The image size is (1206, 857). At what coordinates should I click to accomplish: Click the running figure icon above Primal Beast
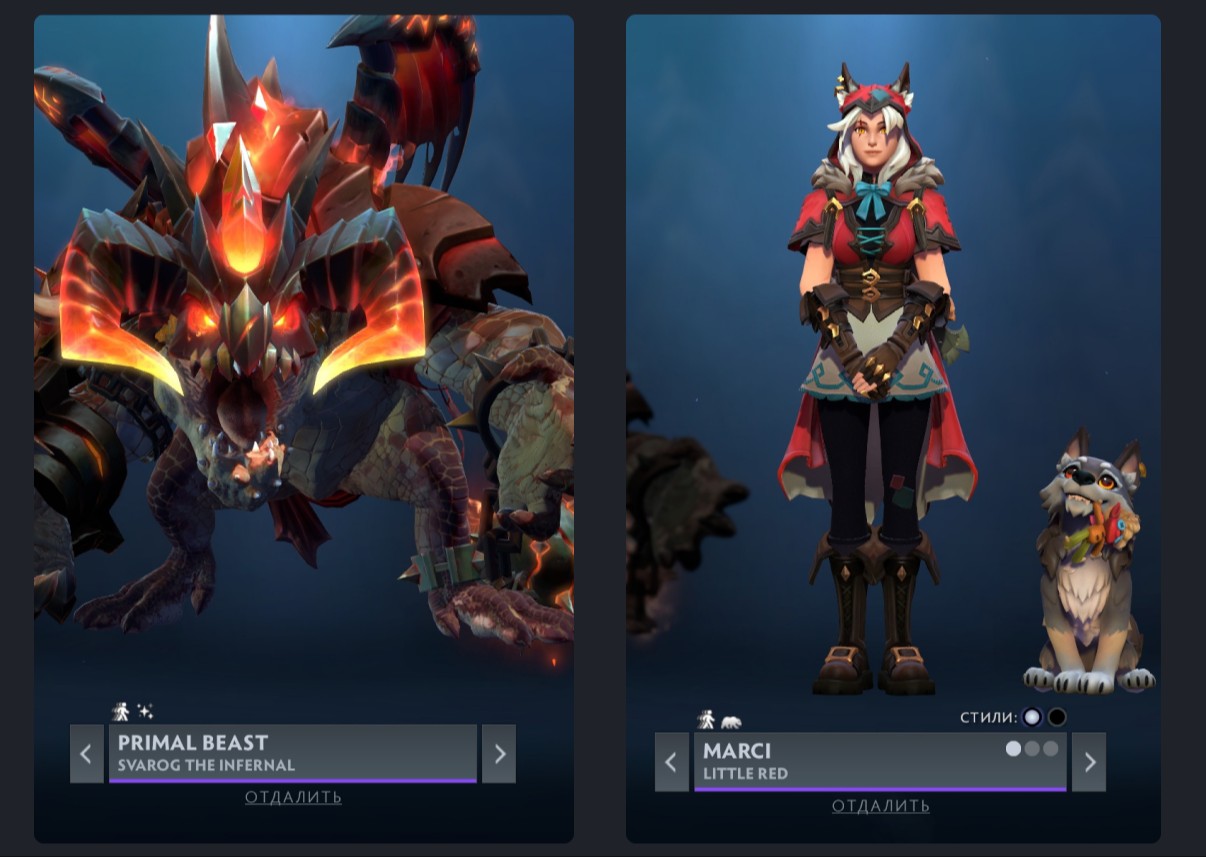tap(121, 711)
